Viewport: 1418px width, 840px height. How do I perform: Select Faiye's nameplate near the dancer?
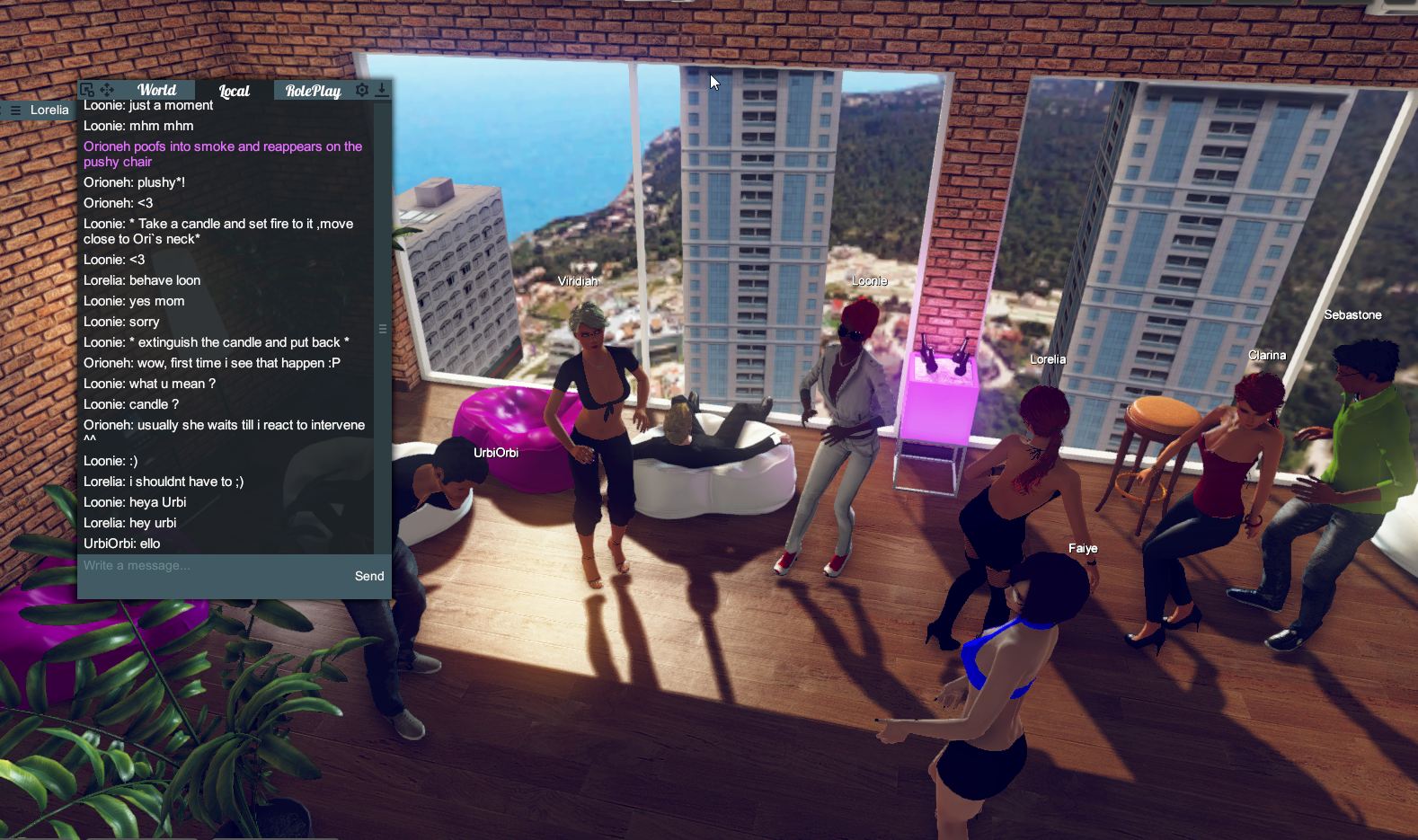coord(1083,547)
